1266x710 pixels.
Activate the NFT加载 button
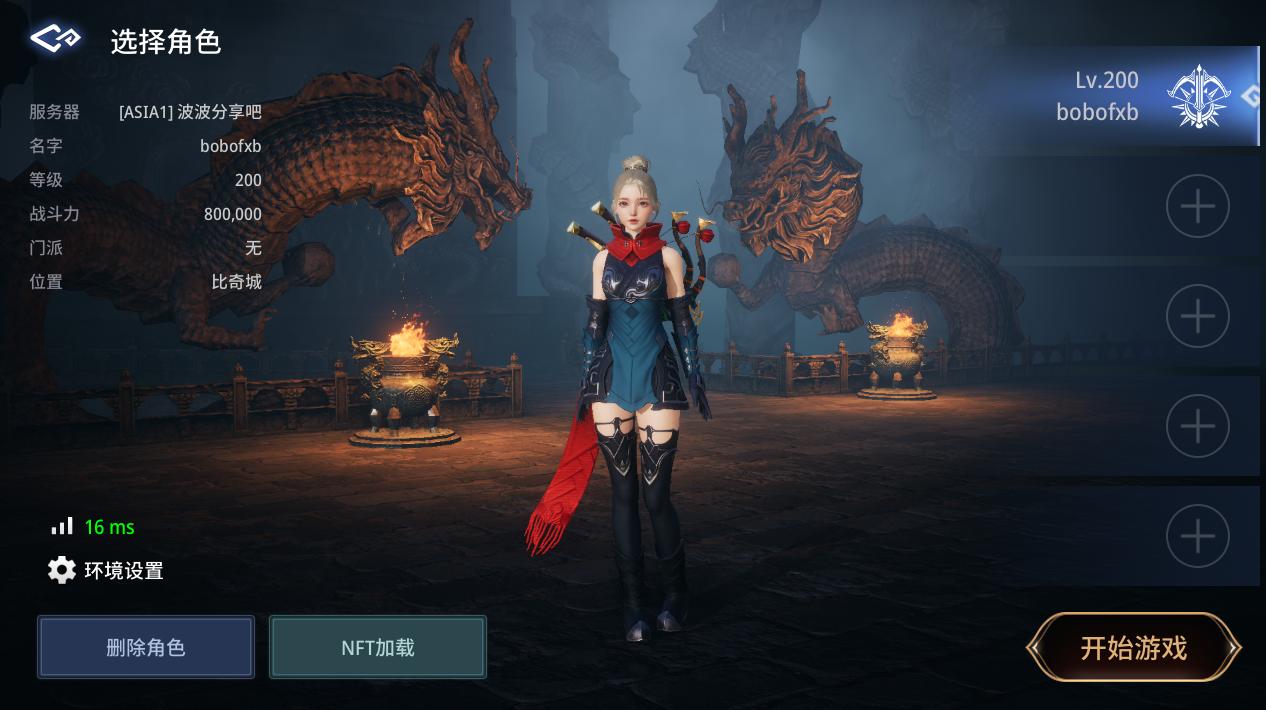[378, 647]
